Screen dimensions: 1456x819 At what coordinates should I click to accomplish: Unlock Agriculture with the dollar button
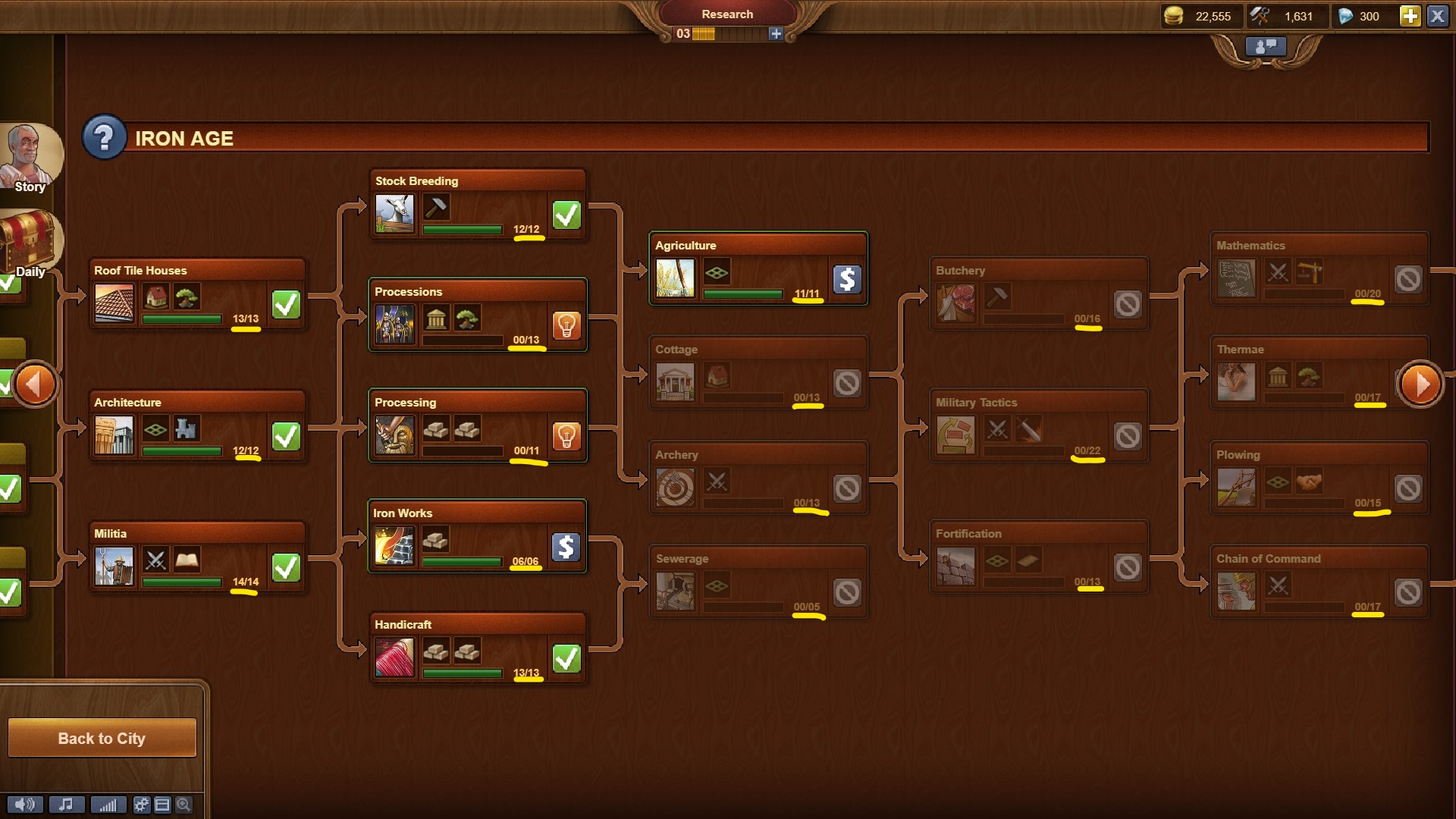pyautogui.click(x=846, y=279)
